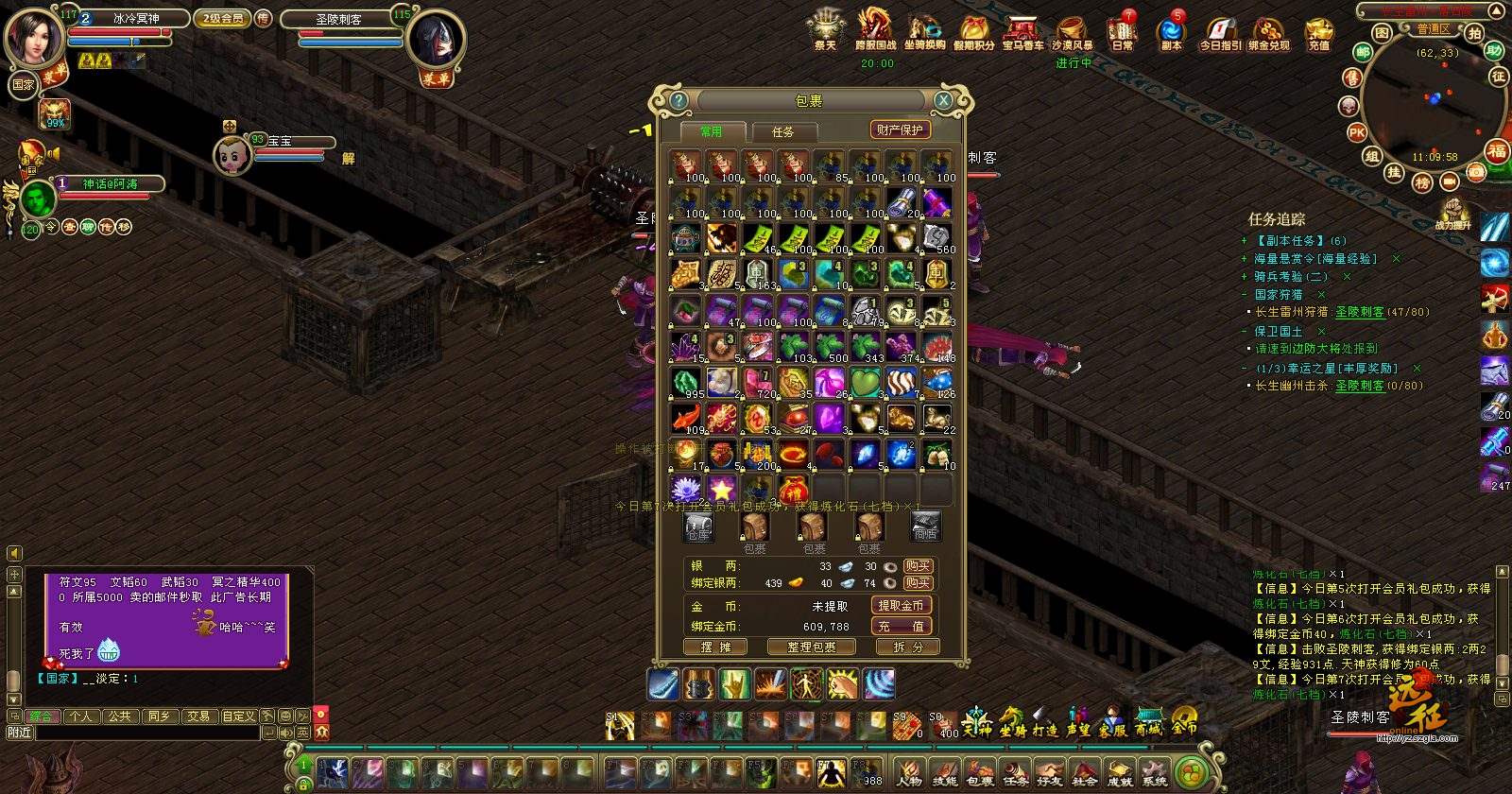Screen dimensions: 1512x794
Task: Open the 商店 shop icon in the bag
Action: coord(925,527)
